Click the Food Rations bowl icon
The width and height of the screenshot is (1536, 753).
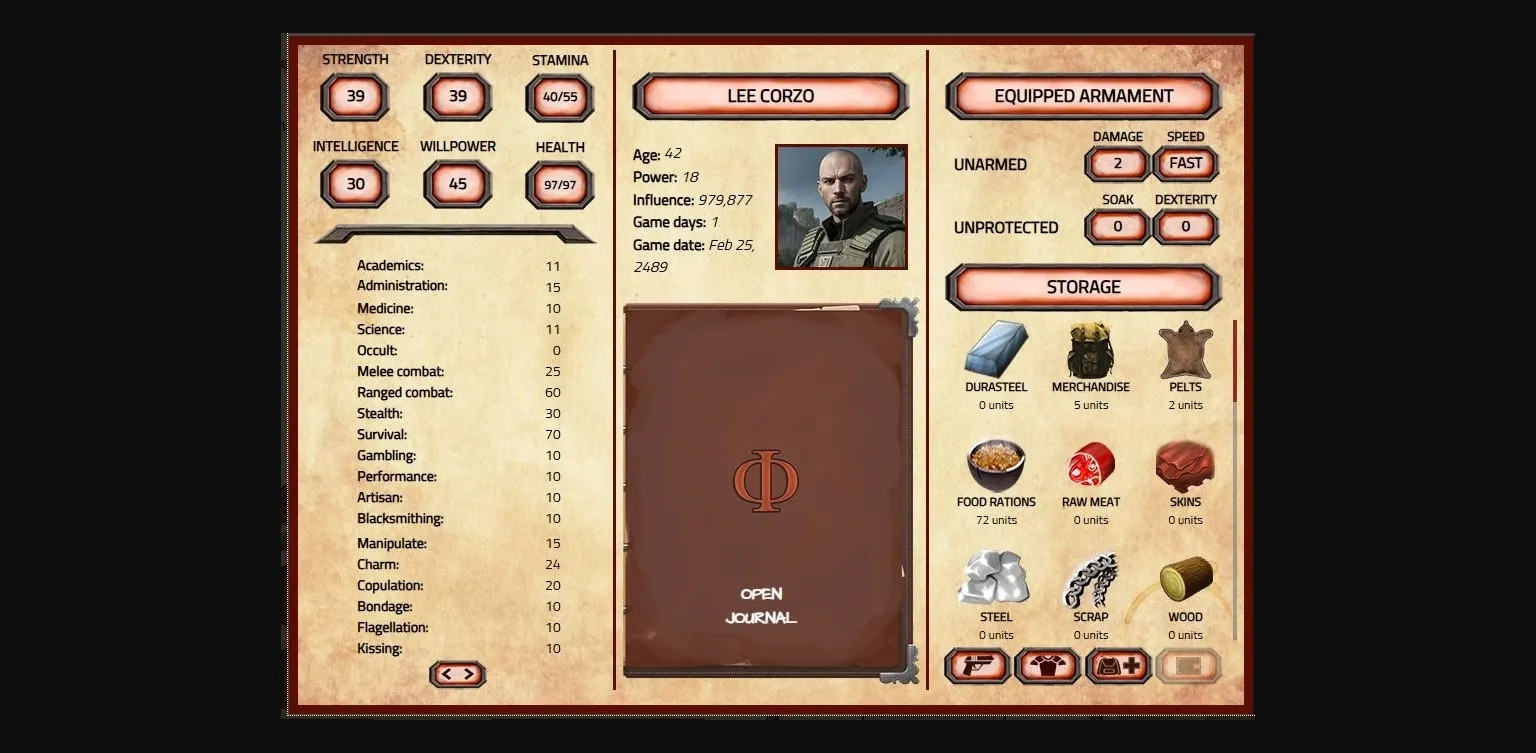995,465
